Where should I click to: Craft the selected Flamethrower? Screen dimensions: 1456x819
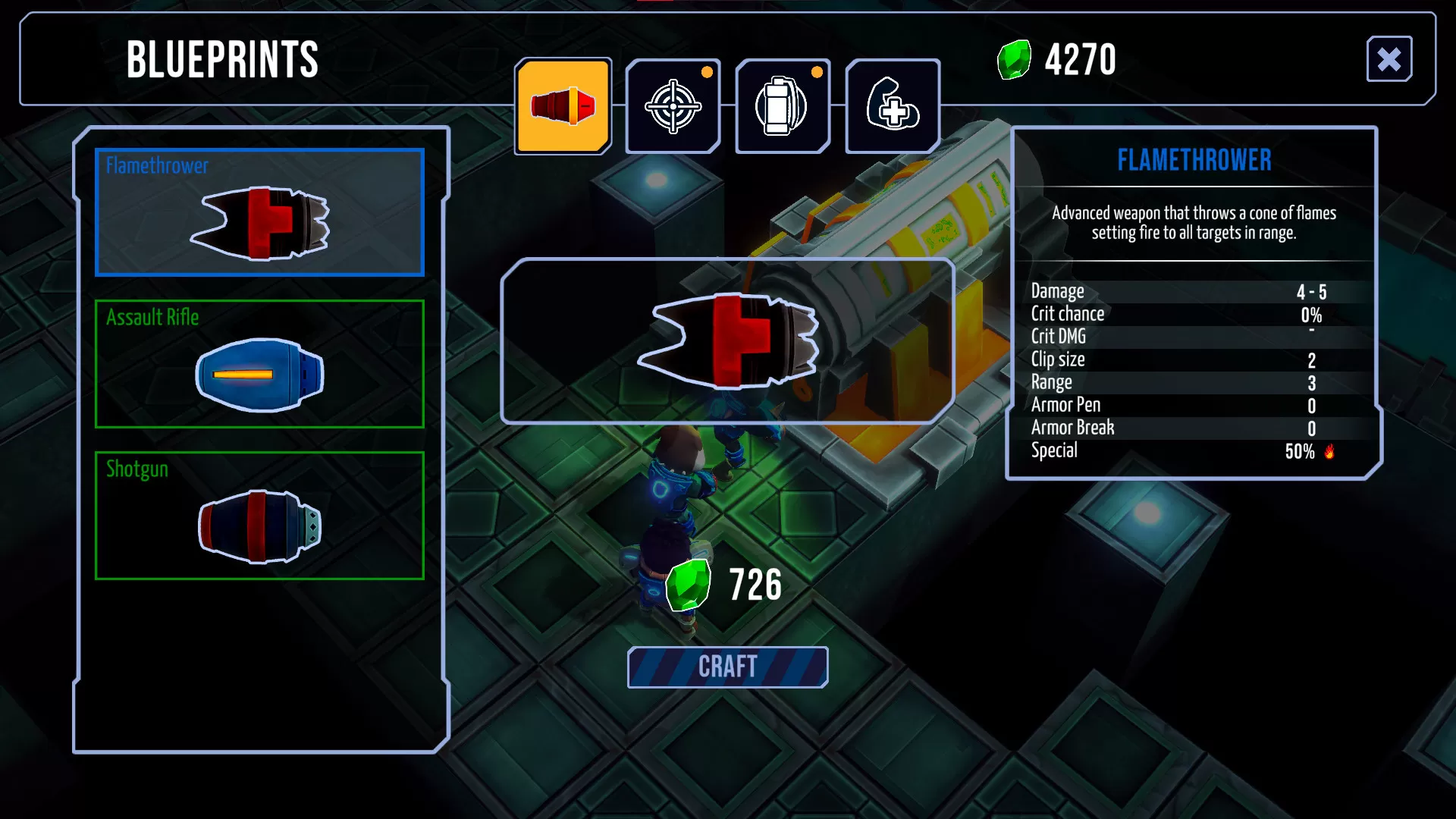tap(727, 667)
